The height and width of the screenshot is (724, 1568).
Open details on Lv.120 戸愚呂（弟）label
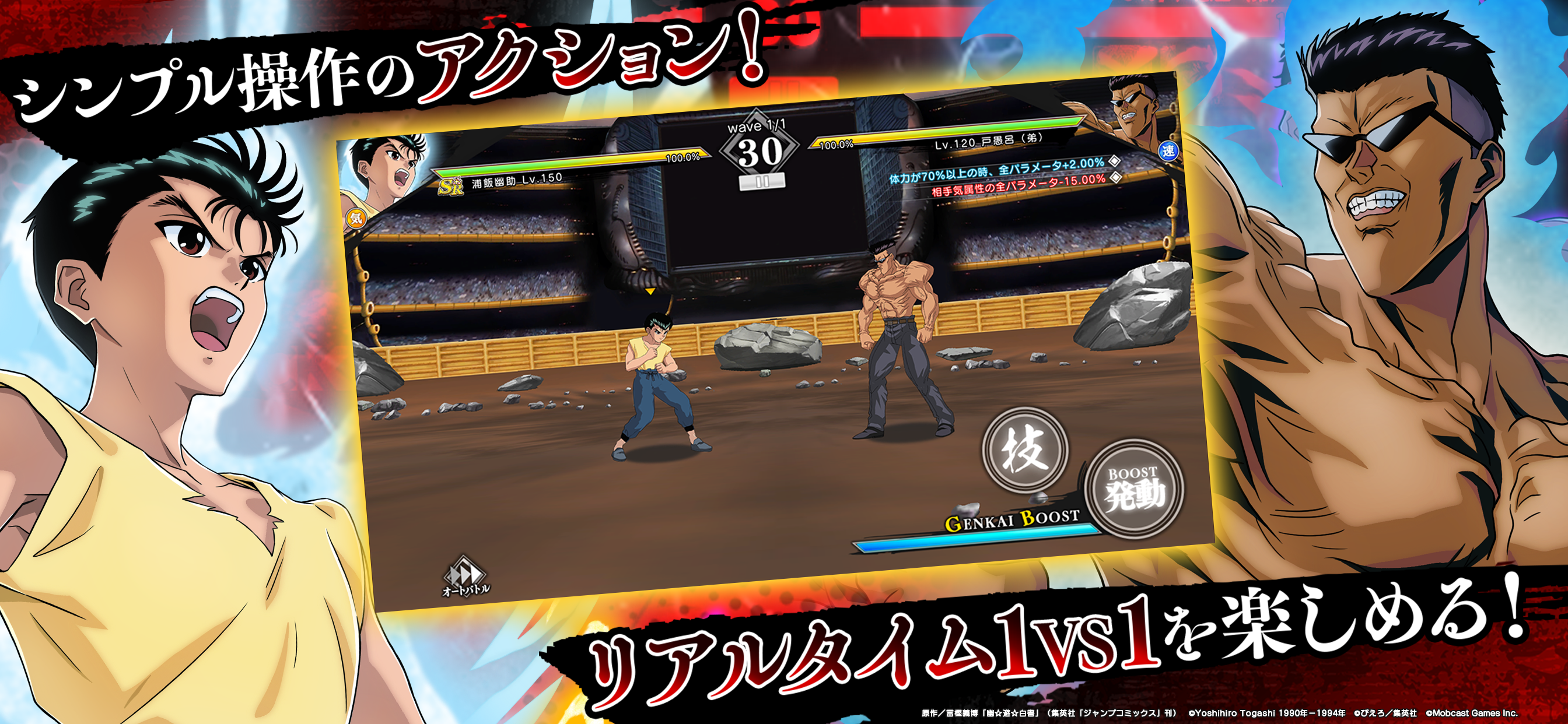(x=989, y=142)
